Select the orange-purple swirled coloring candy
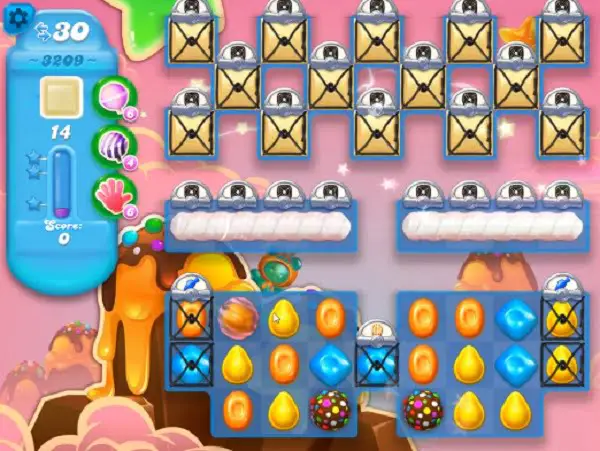This screenshot has width=600, height=451. (237, 318)
